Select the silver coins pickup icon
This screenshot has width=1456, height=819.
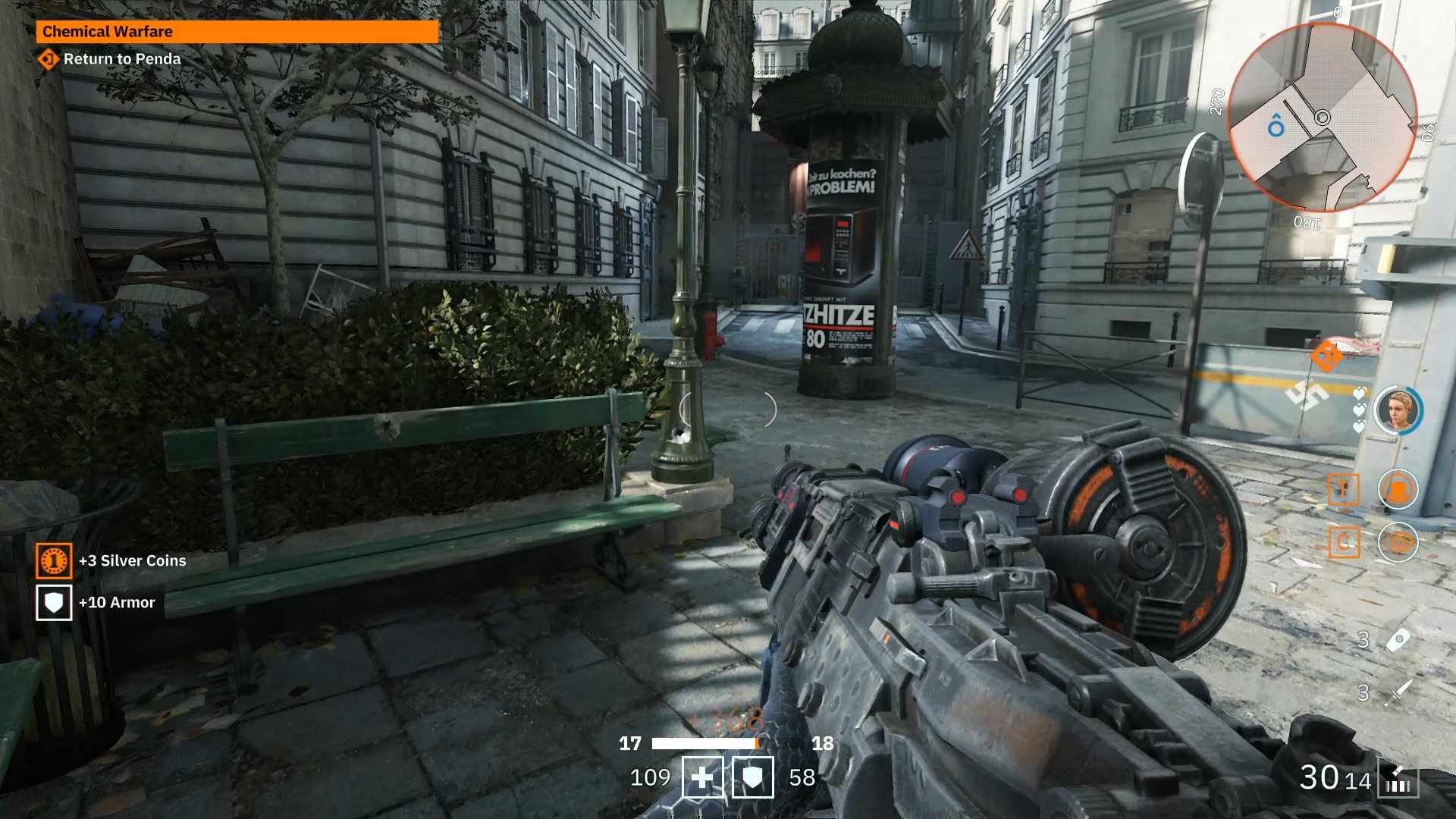pos(53,561)
